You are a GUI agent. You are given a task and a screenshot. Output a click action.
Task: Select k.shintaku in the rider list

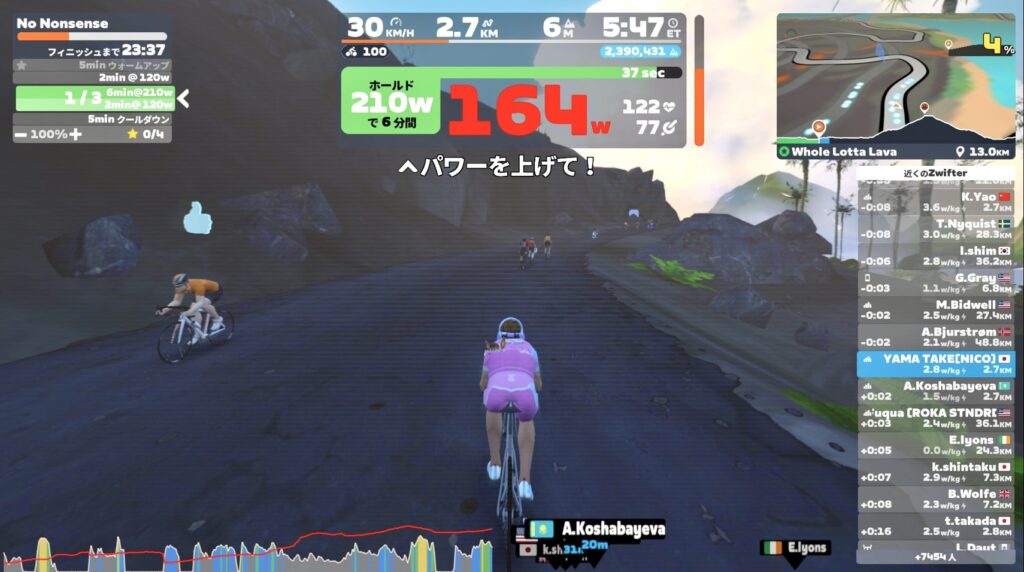click(x=935, y=472)
